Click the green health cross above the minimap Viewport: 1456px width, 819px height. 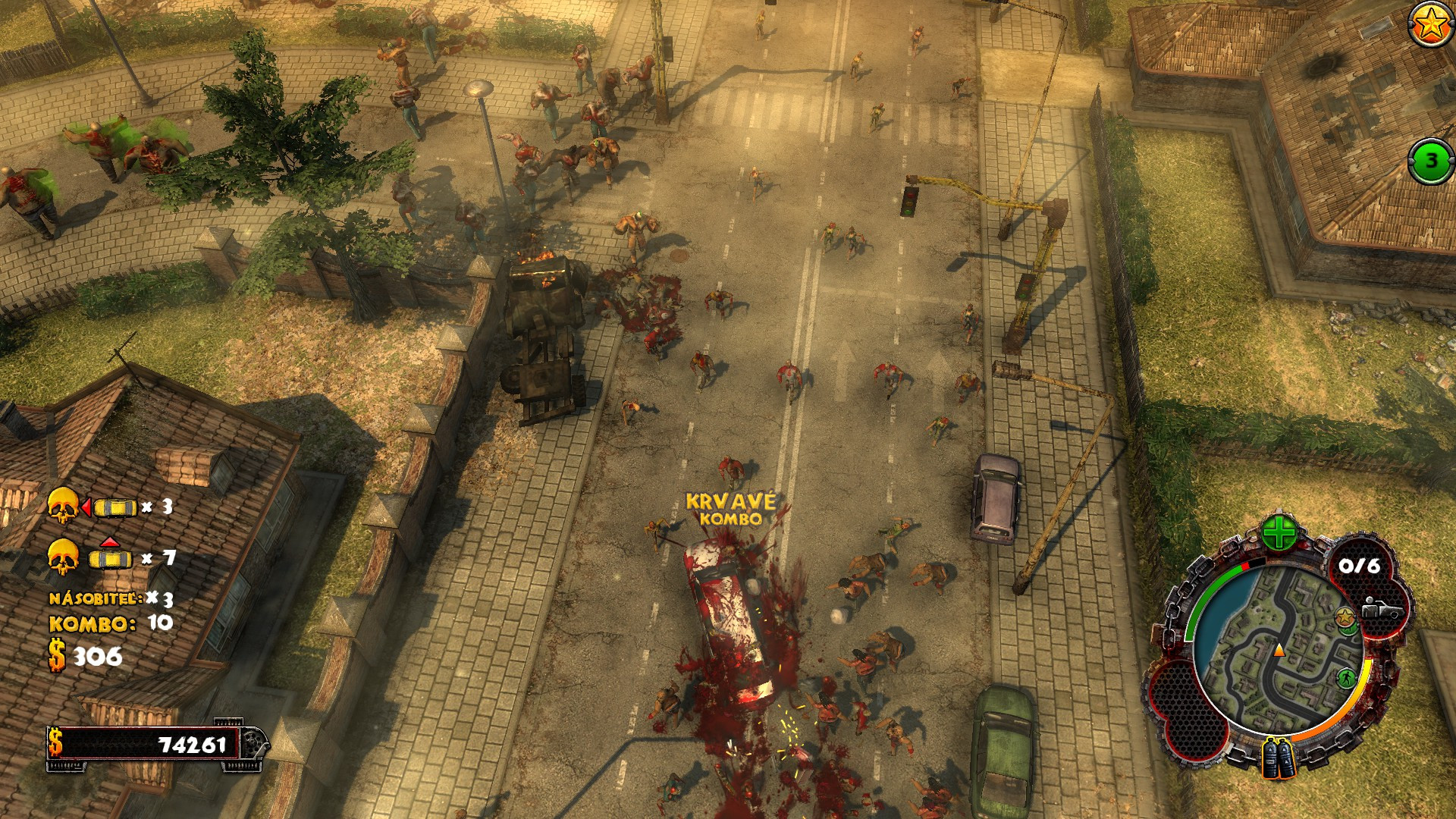pyautogui.click(x=1279, y=534)
